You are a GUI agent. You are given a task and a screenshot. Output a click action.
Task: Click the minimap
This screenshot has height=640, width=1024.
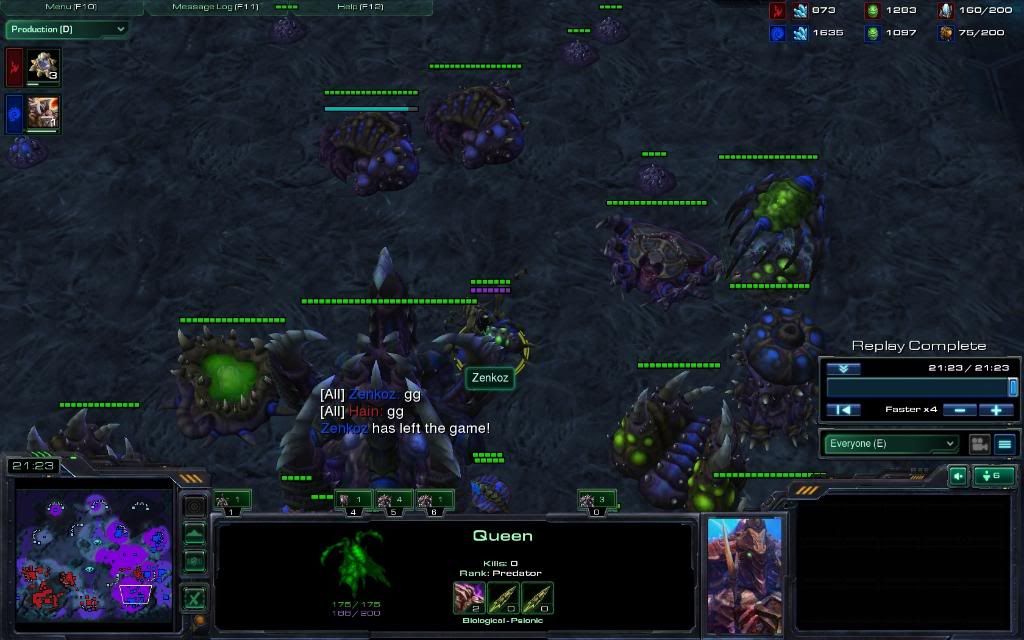point(92,546)
